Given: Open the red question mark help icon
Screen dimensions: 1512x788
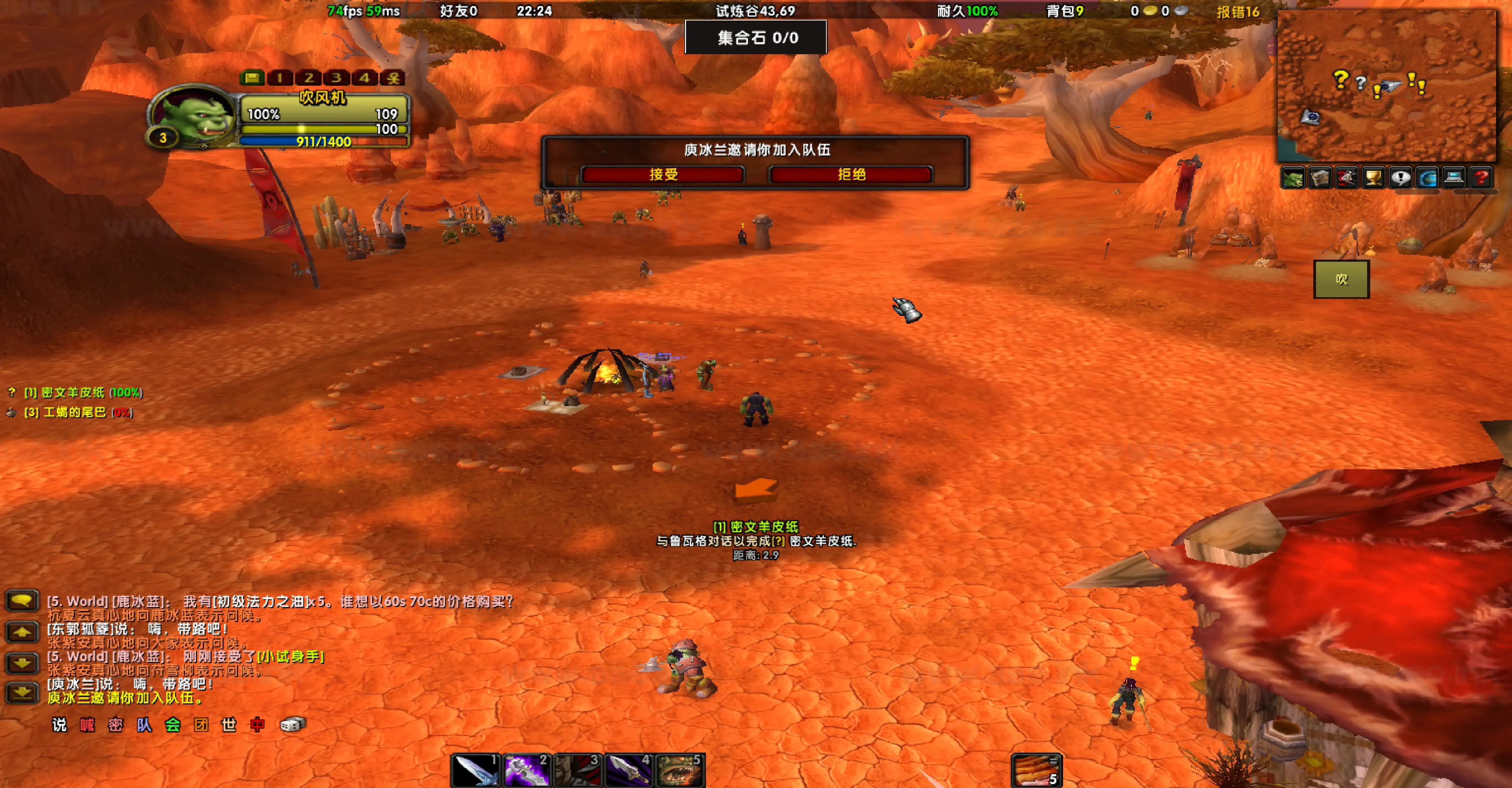Looking at the screenshot, I should (1481, 178).
